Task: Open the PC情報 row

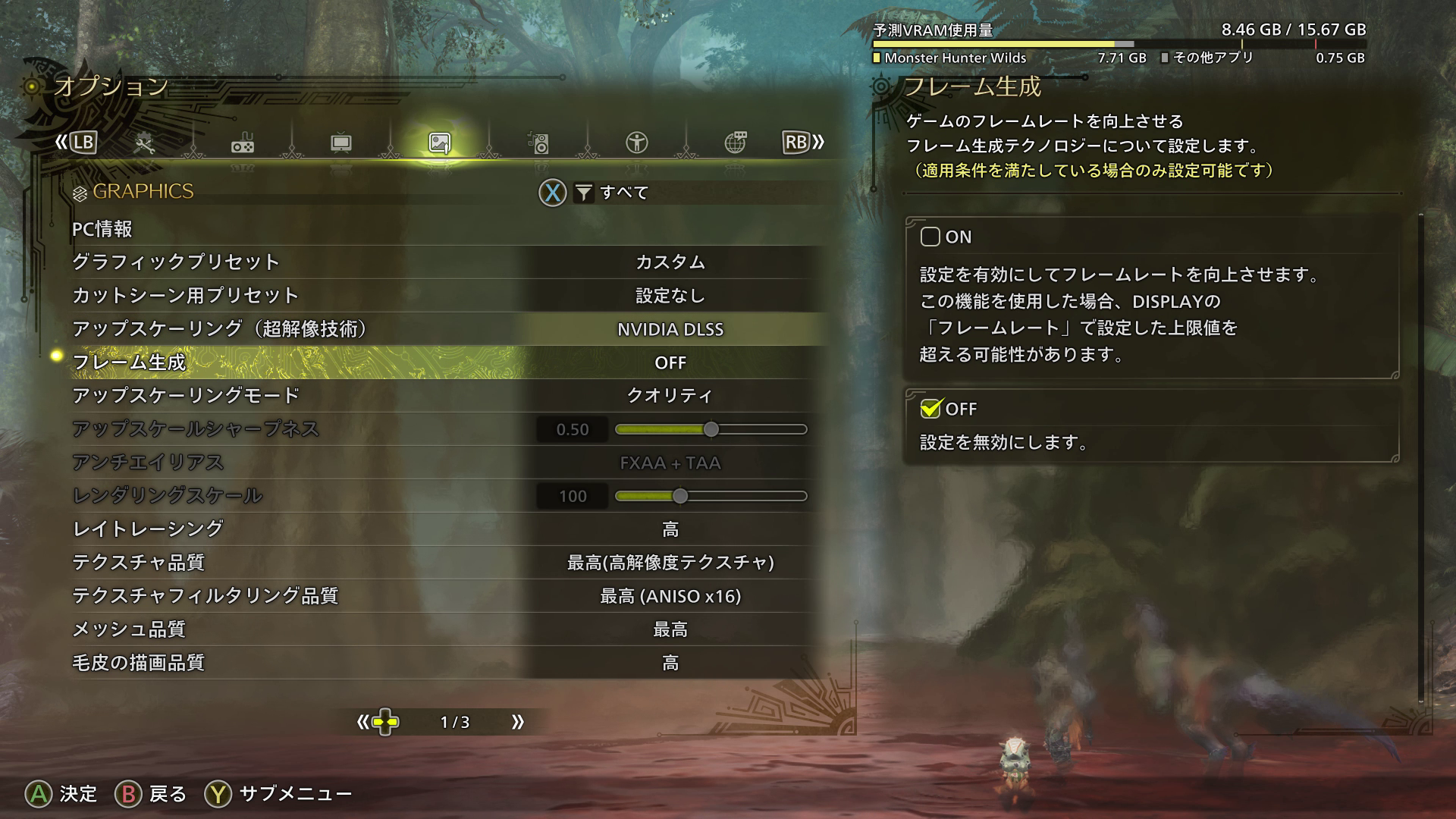Action: tap(102, 229)
